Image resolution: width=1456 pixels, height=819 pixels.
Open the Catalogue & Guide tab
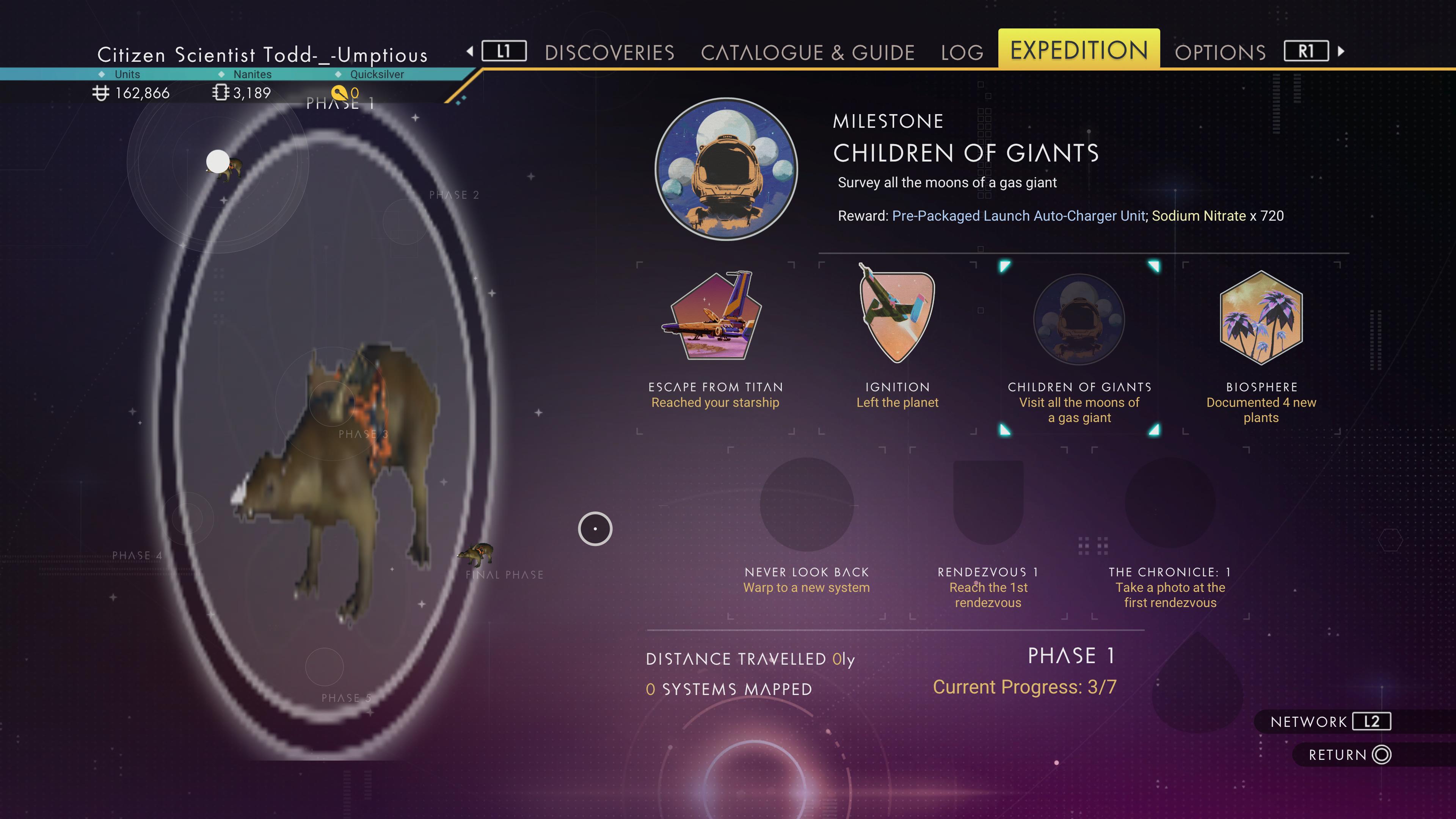(x=807, y=53)
